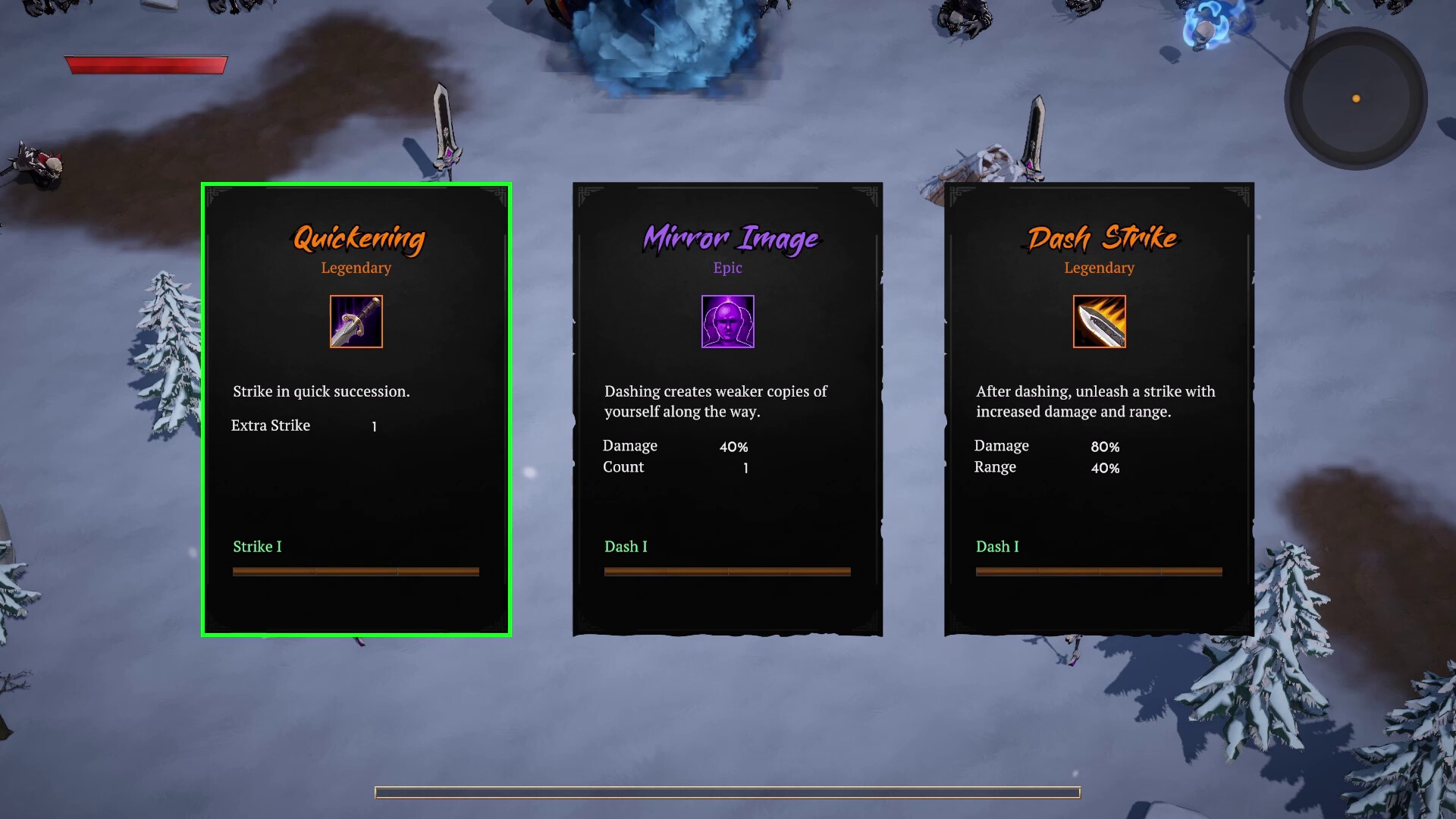Click the Quickening sword icon
Viewport: 1456px width, 819px height.
point(356,322)
